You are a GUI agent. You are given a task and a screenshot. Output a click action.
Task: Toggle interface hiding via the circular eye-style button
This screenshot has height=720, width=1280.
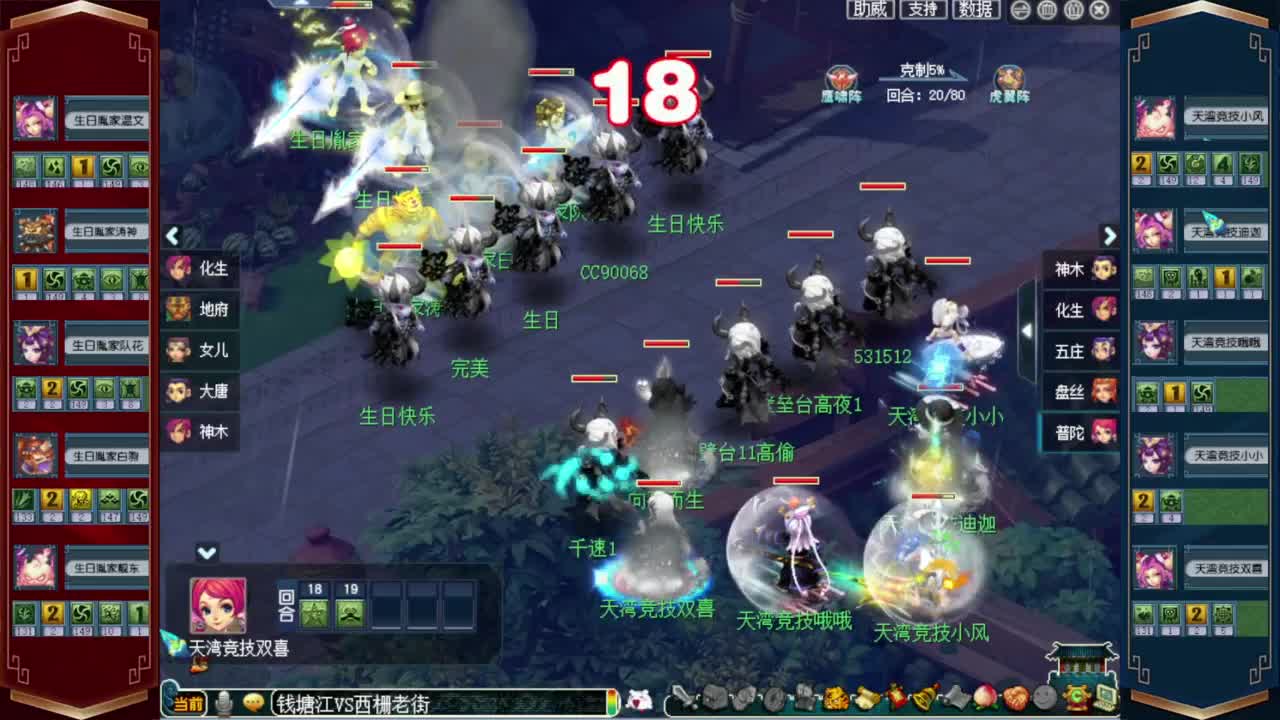[x=1022, y=10]
